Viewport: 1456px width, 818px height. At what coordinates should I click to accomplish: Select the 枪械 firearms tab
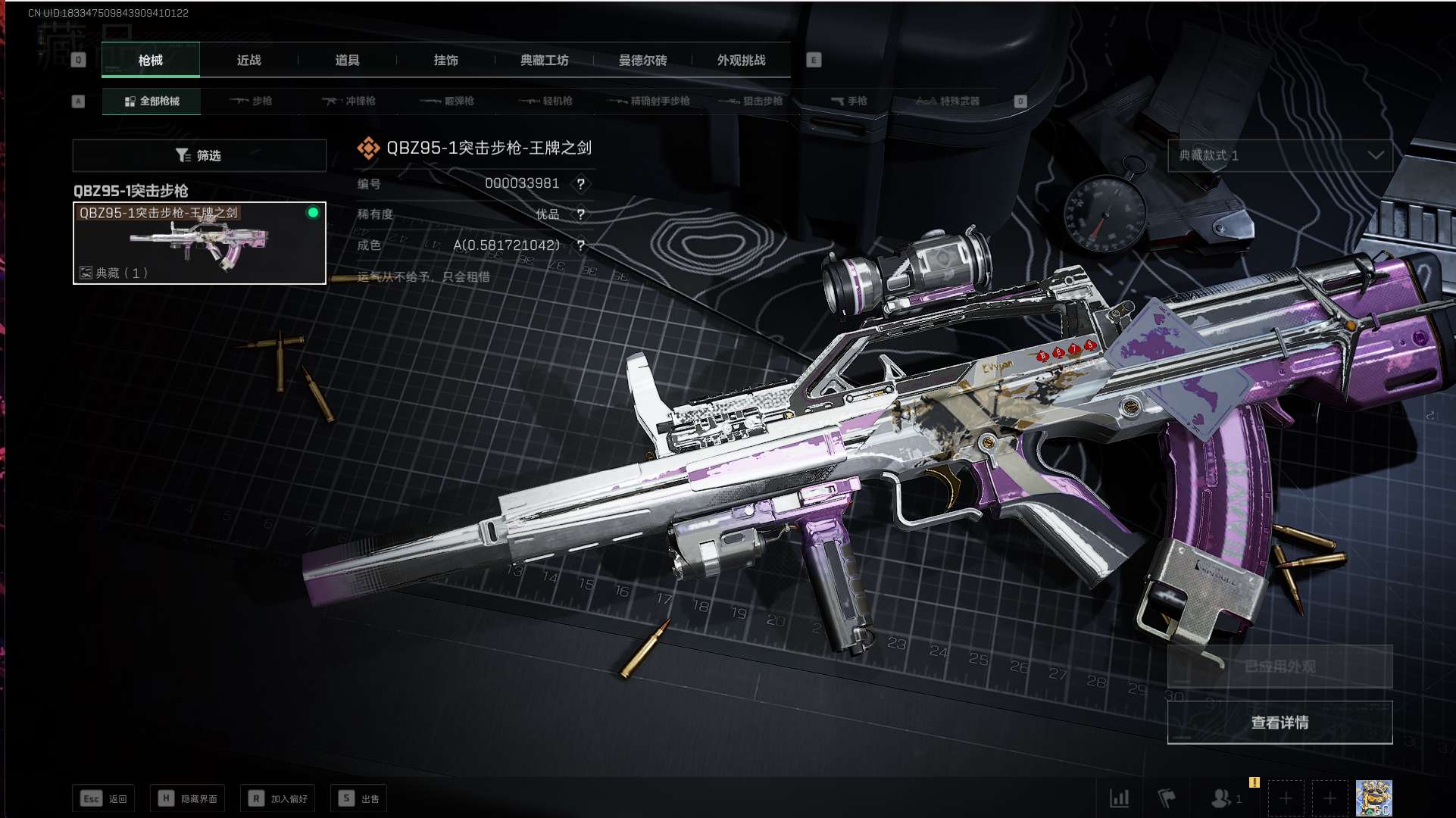[x=151, y=61]
